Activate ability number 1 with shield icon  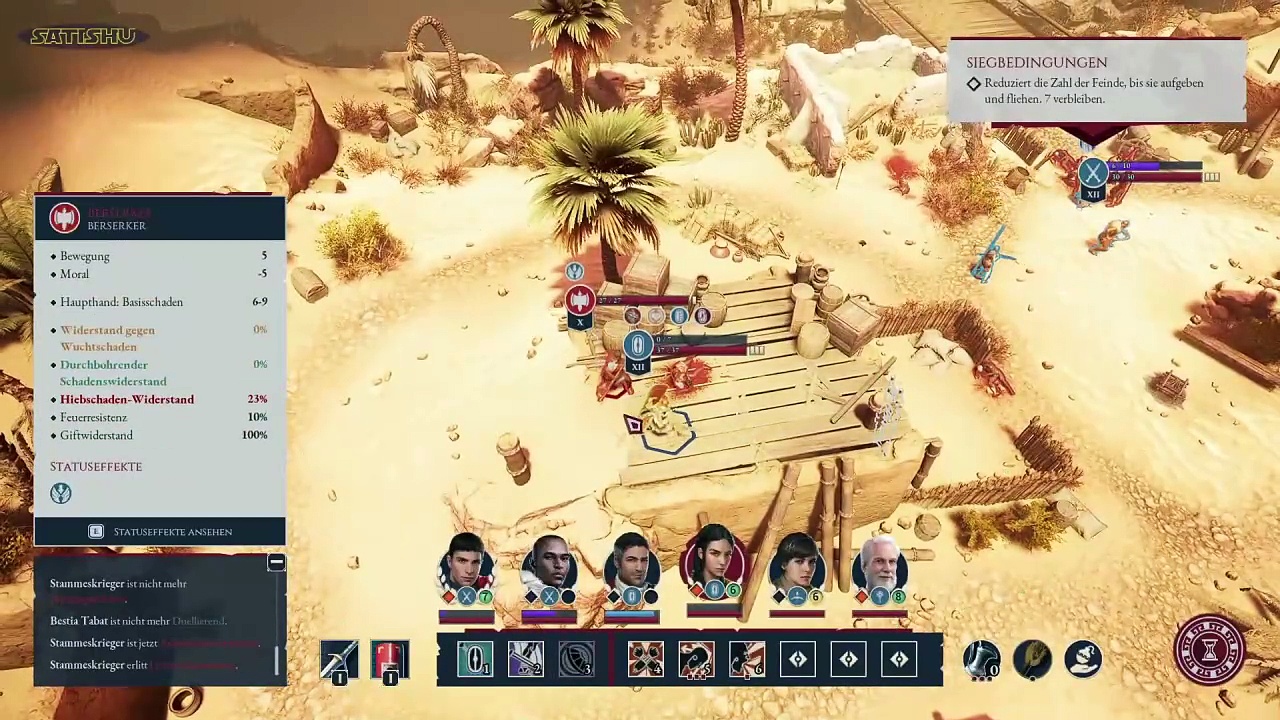click(x=474, y=659)
